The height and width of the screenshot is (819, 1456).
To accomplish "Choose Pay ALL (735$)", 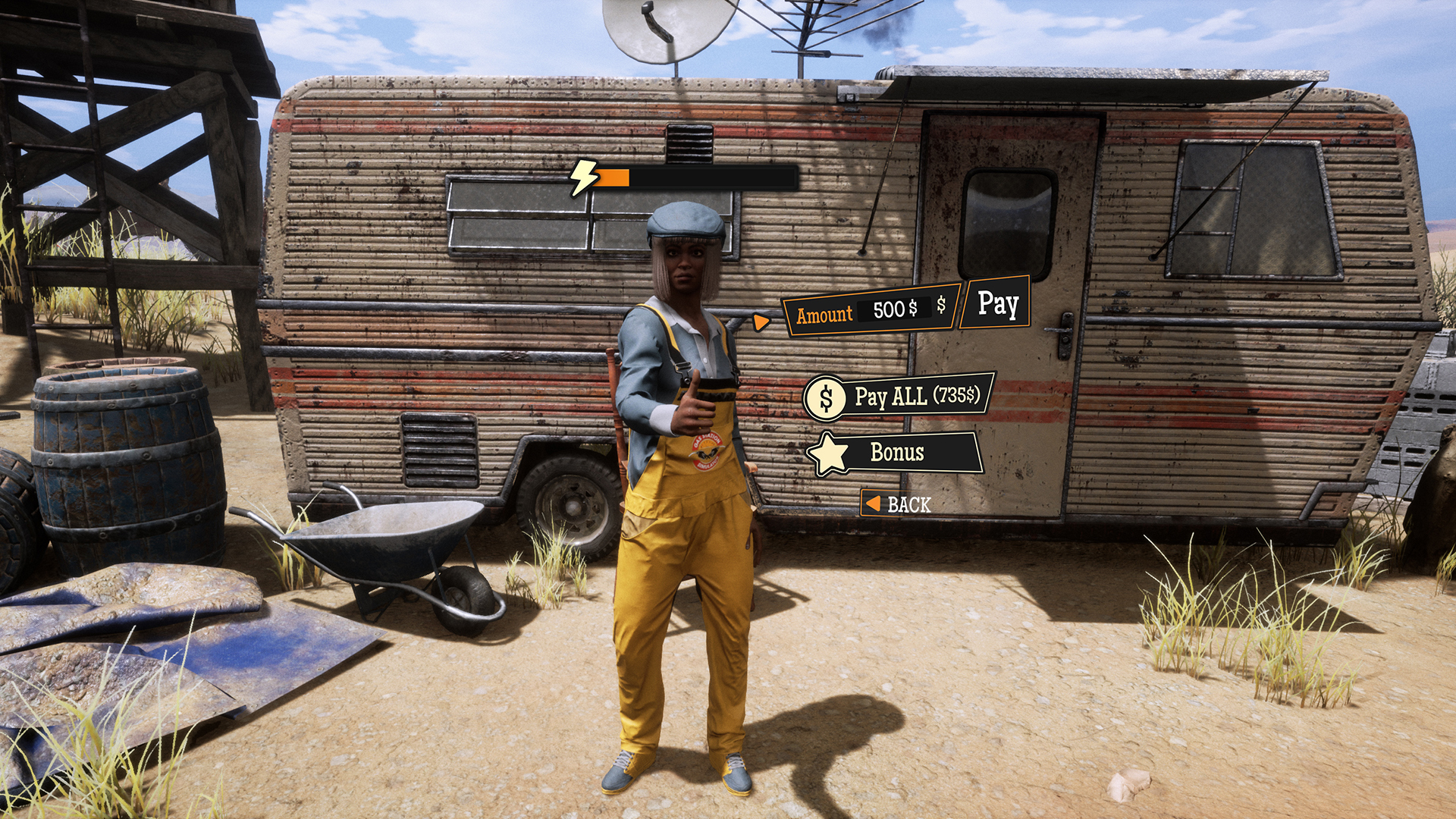I will tap(901, 396).
